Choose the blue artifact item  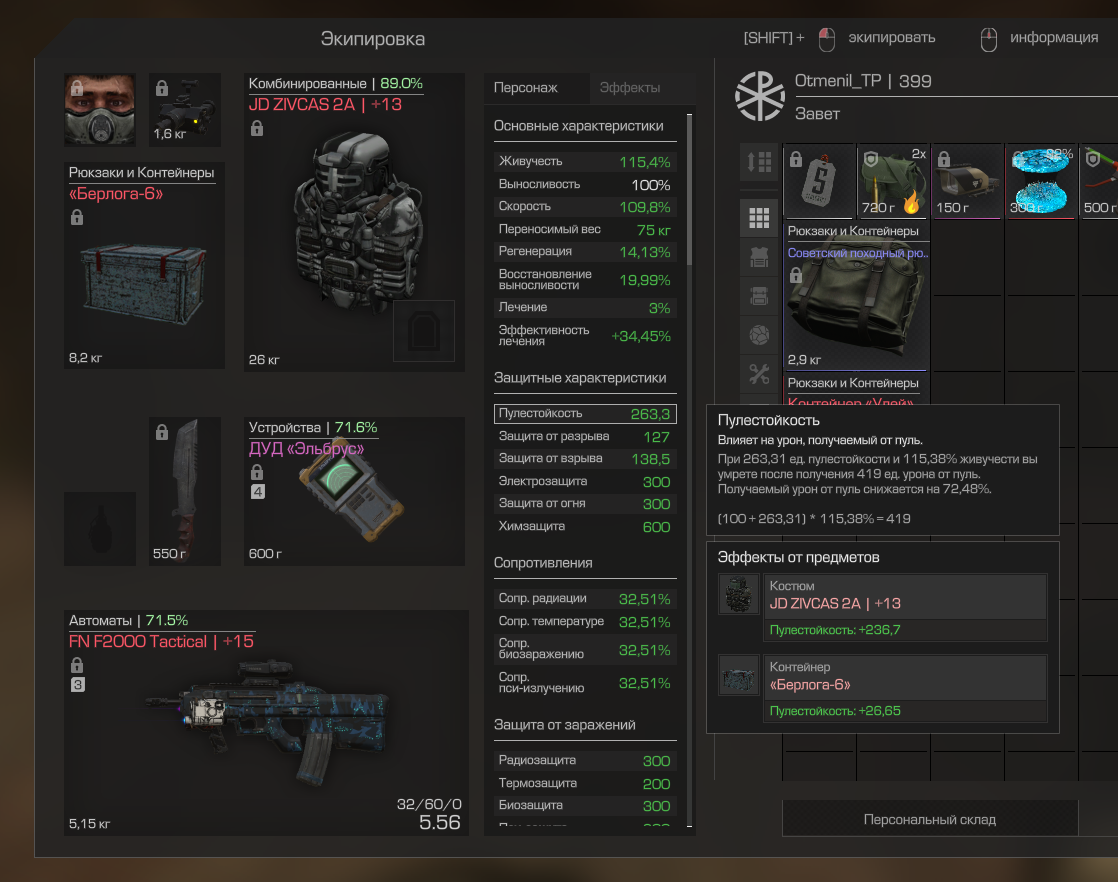click(1041, 181)
